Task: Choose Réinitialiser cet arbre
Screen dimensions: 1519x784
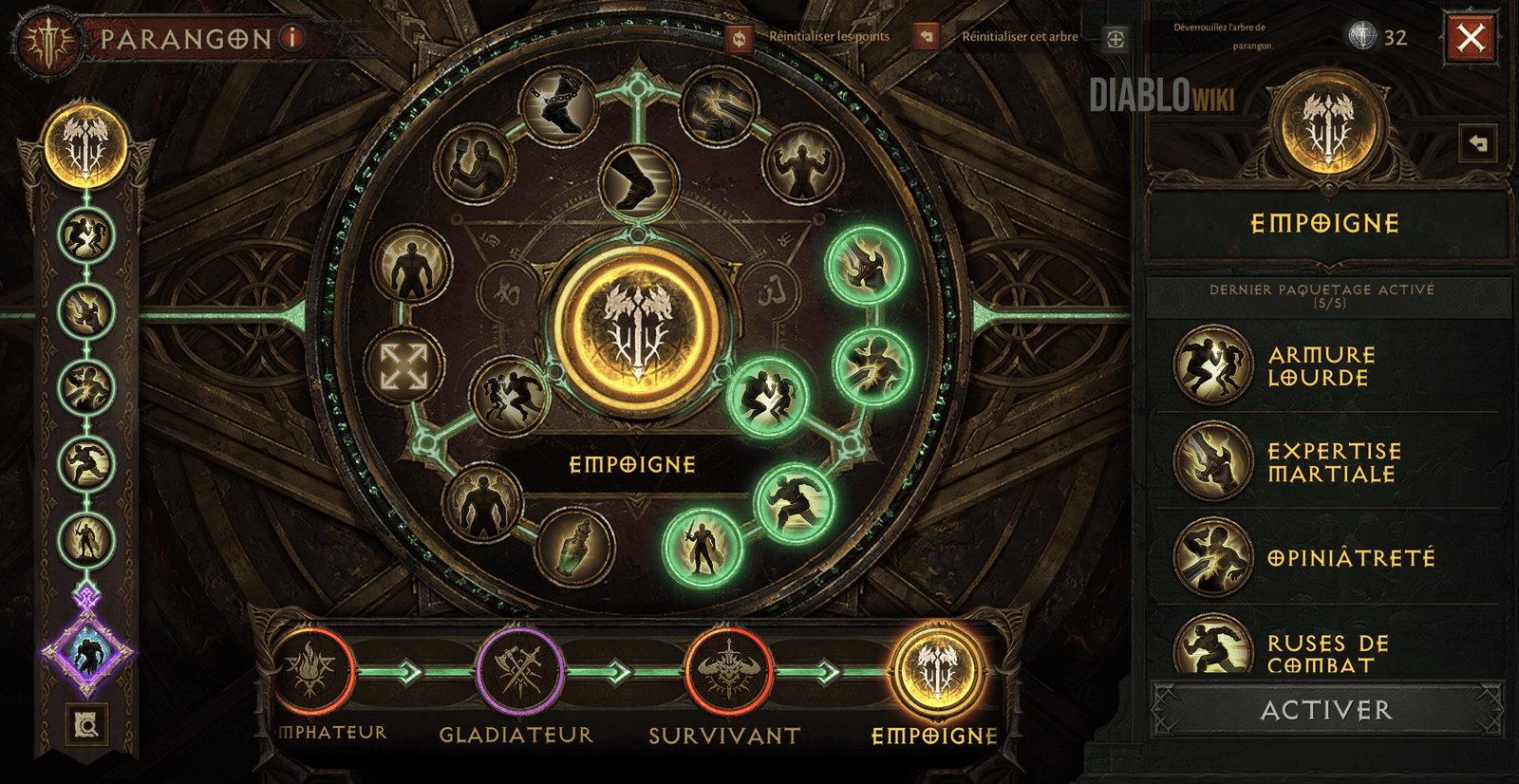Action: tap(926, 37)
